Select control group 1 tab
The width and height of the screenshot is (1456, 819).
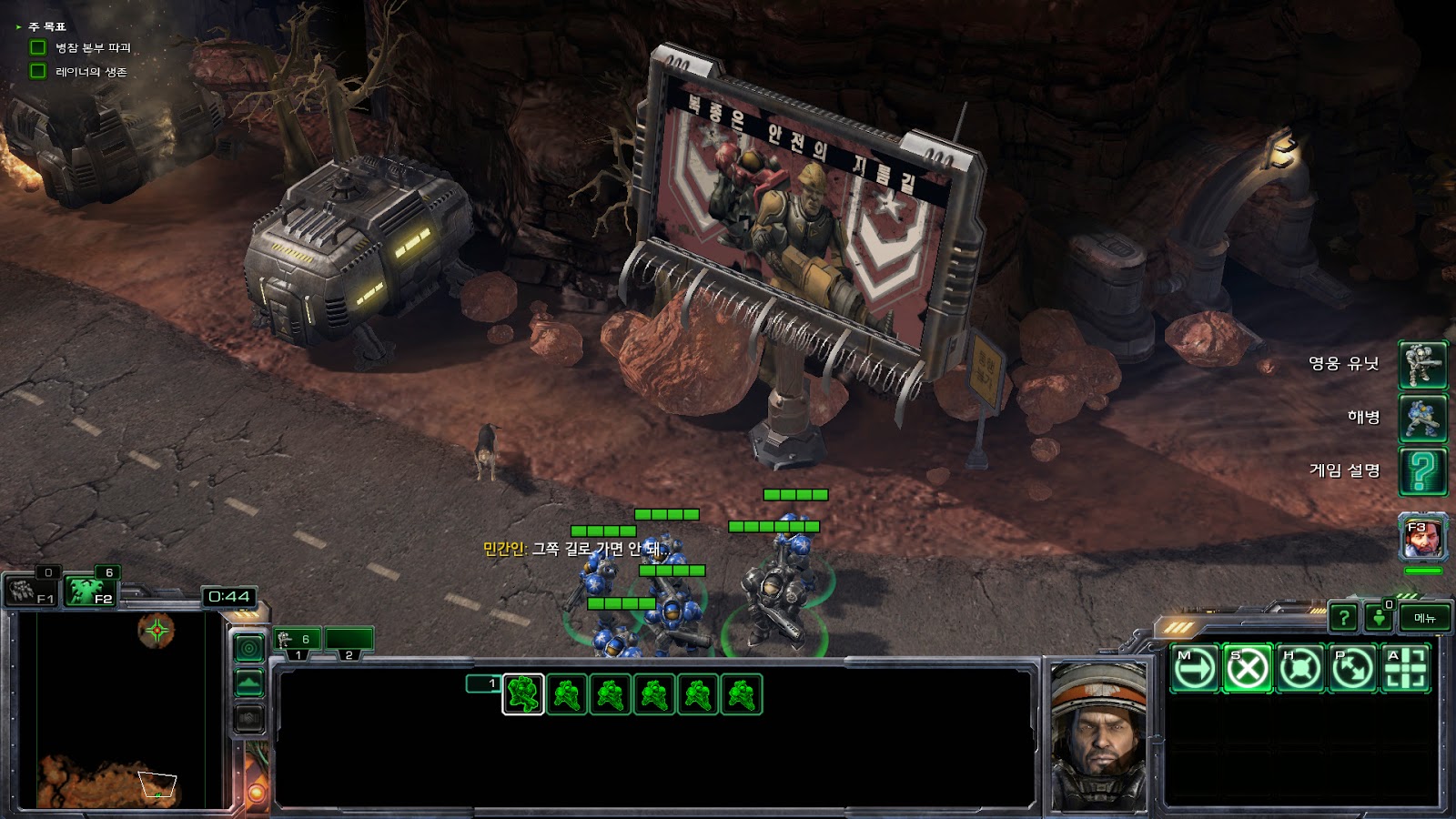tap(298, 641)
